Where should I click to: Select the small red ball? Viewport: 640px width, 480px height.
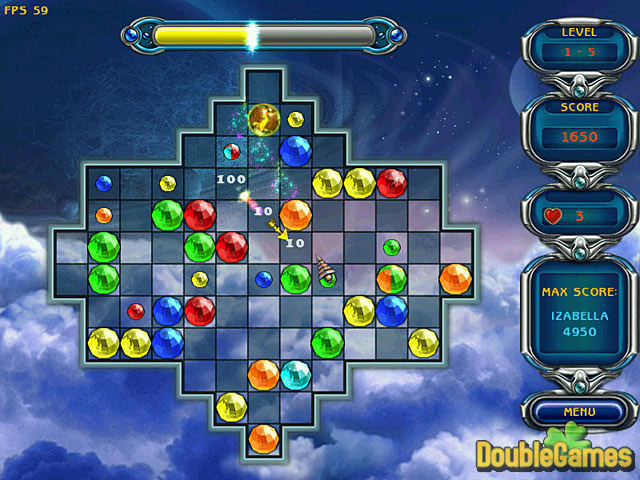135,311
